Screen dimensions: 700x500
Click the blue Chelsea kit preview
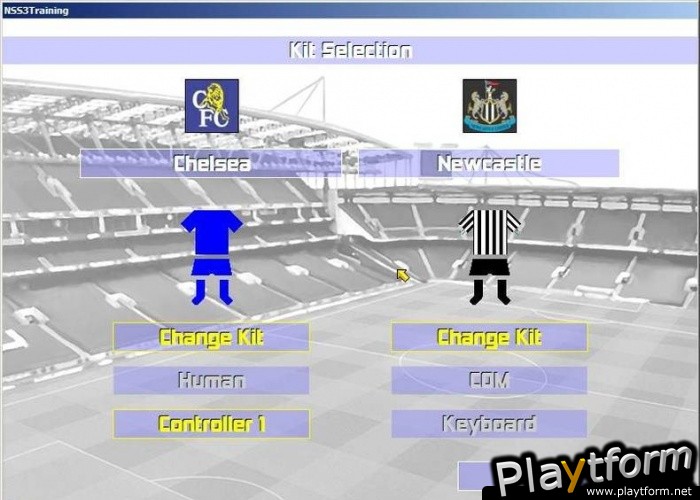point(212,256)
